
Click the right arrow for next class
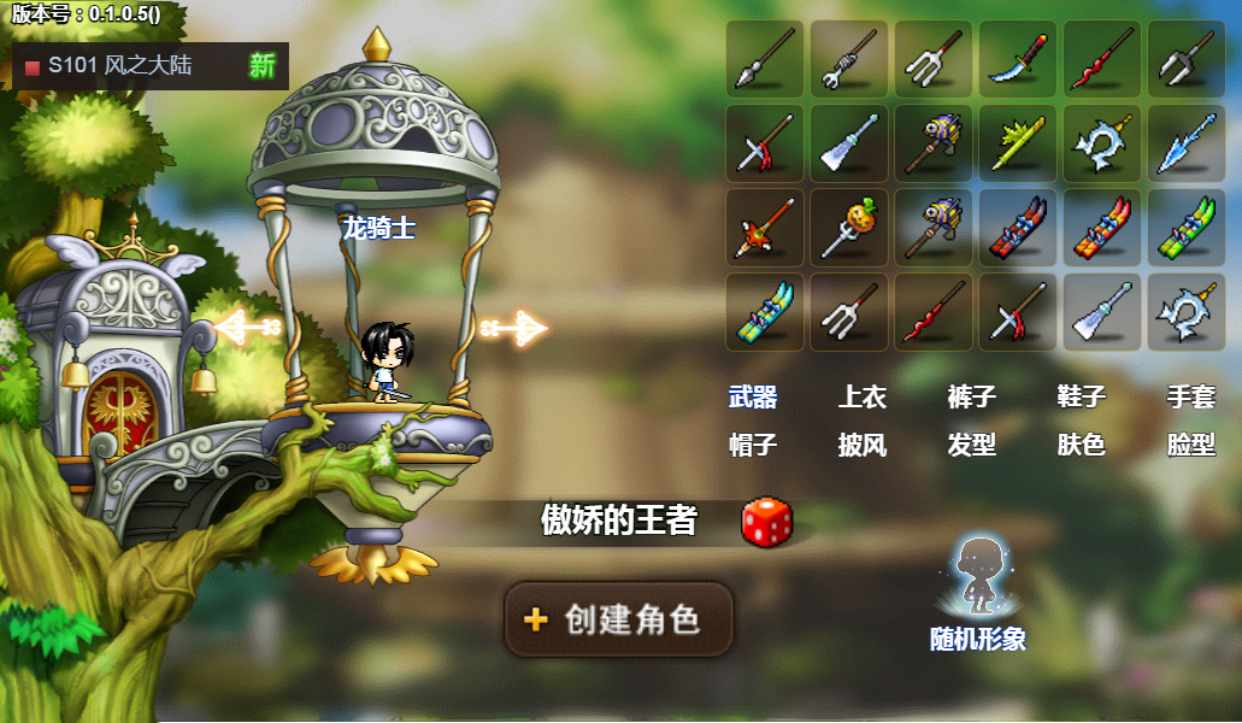[x=514, y=327]
